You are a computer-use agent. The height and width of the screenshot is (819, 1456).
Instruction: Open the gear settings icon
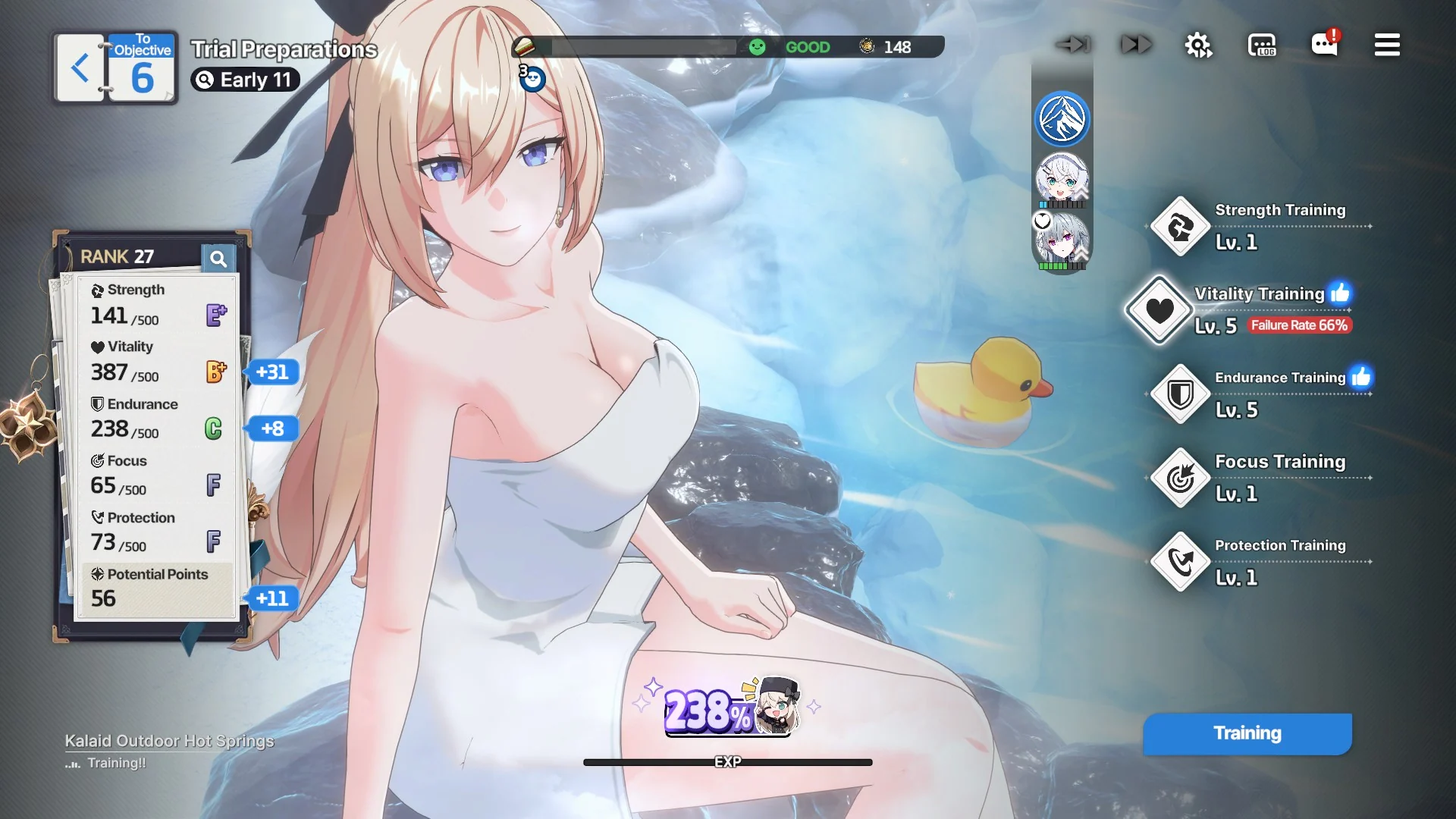1198,45
